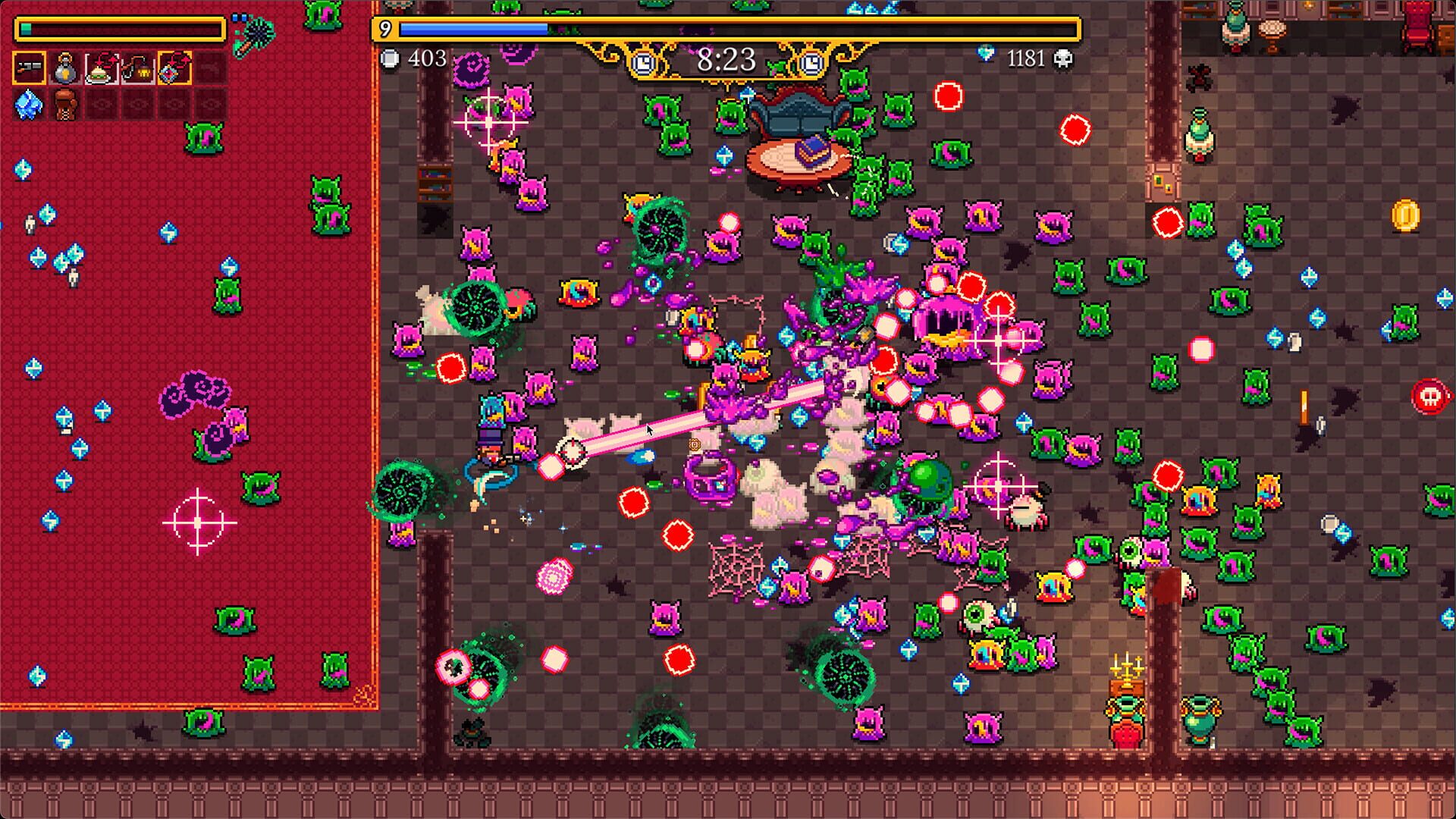Click the silver coin icon beside 403
Image resolution: width=1456 pixels, height=819 pixels.
(389, 58)
